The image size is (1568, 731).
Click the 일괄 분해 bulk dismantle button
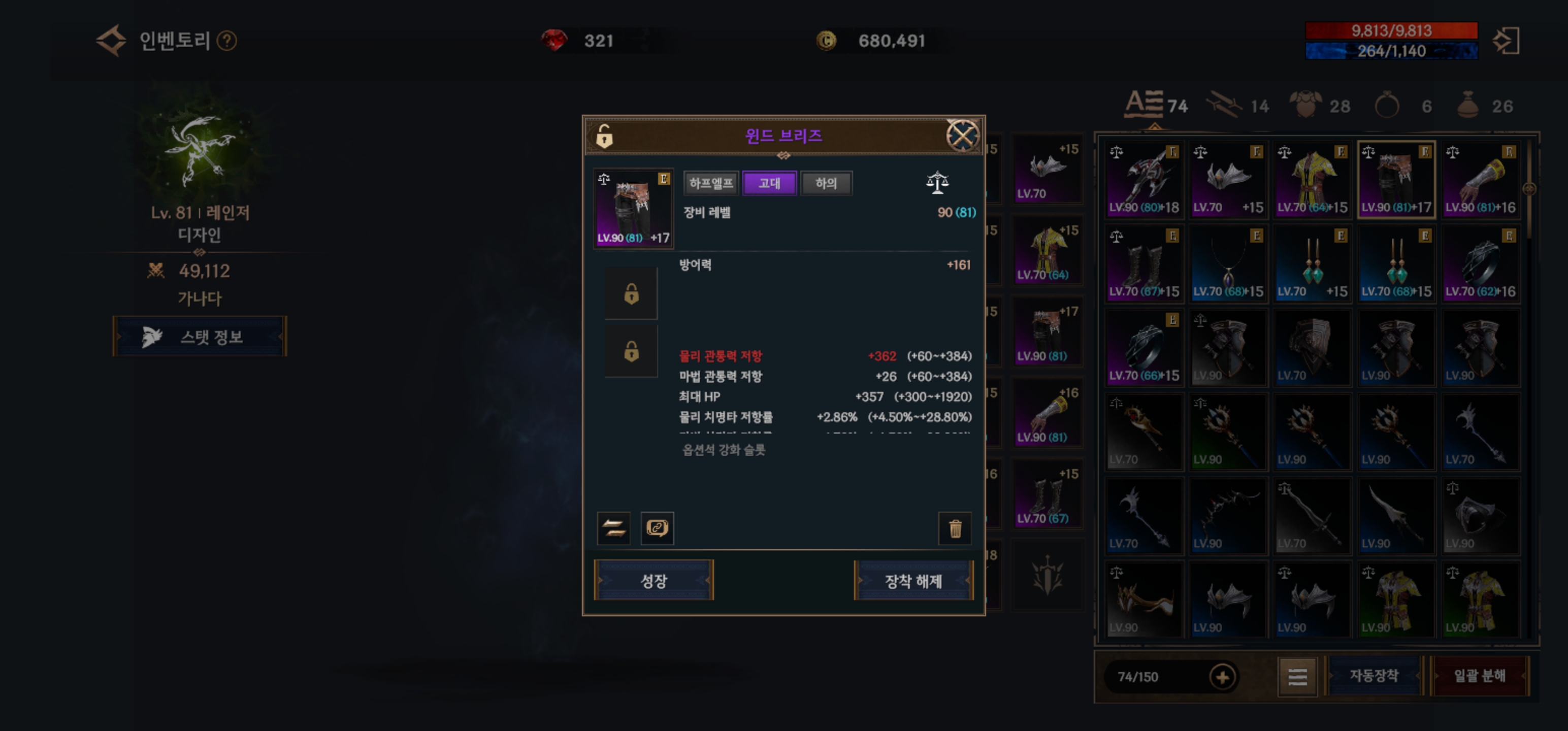pyautogui.click(x=1479, y=676)
